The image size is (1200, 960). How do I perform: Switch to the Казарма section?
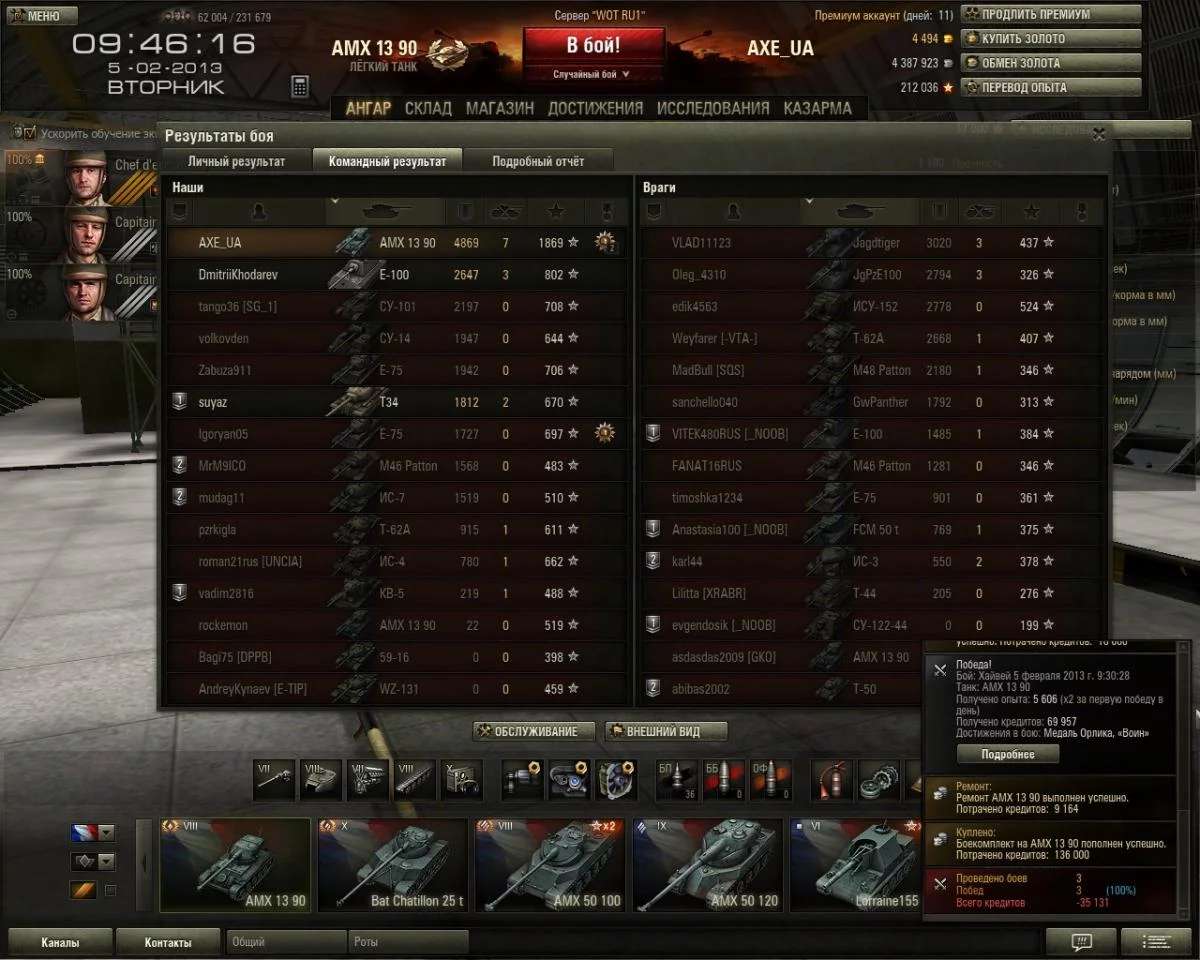point(817,108)
